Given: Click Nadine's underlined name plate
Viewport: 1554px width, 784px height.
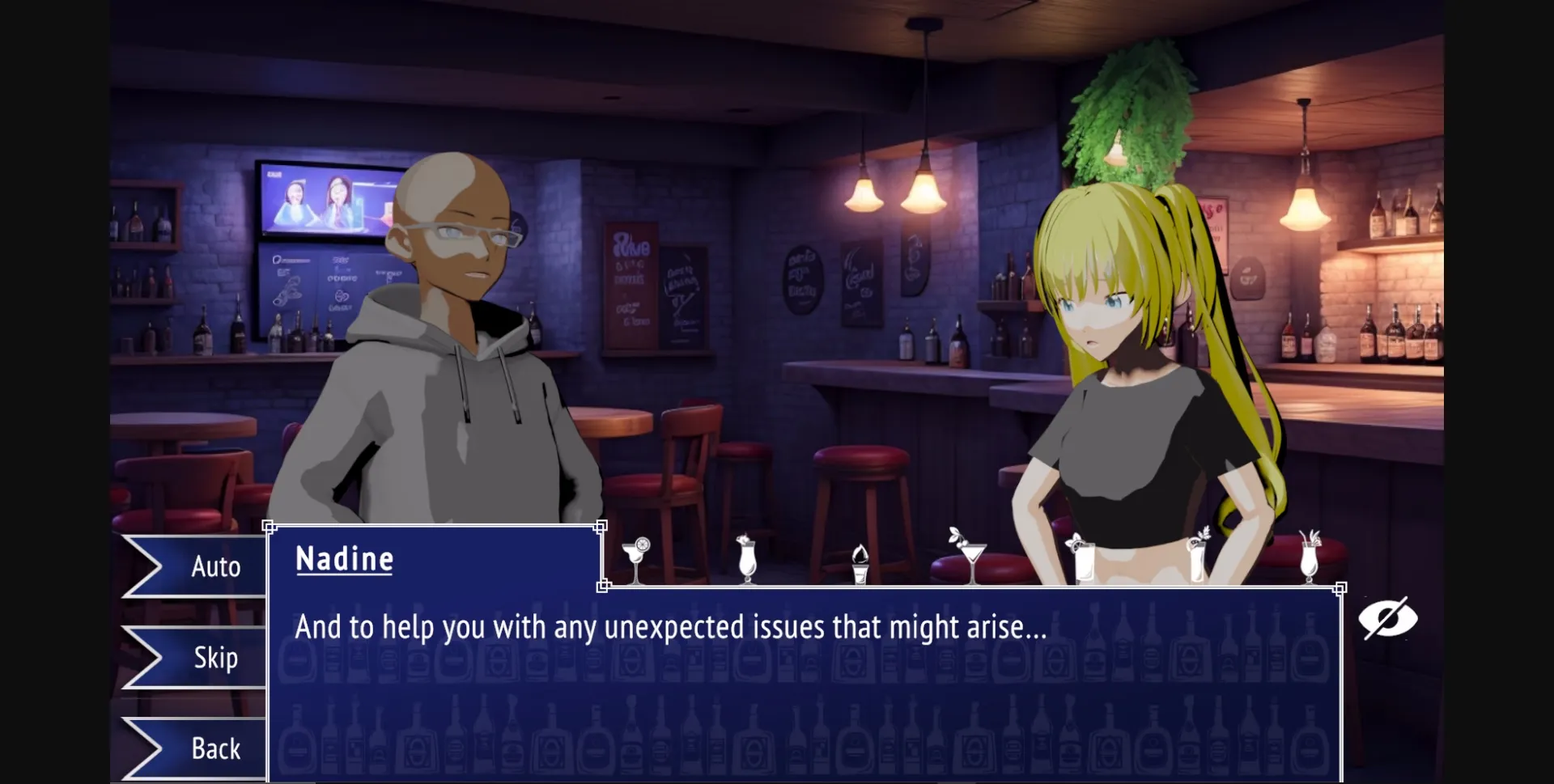Looking at the screenshot, I should (344, 558).
